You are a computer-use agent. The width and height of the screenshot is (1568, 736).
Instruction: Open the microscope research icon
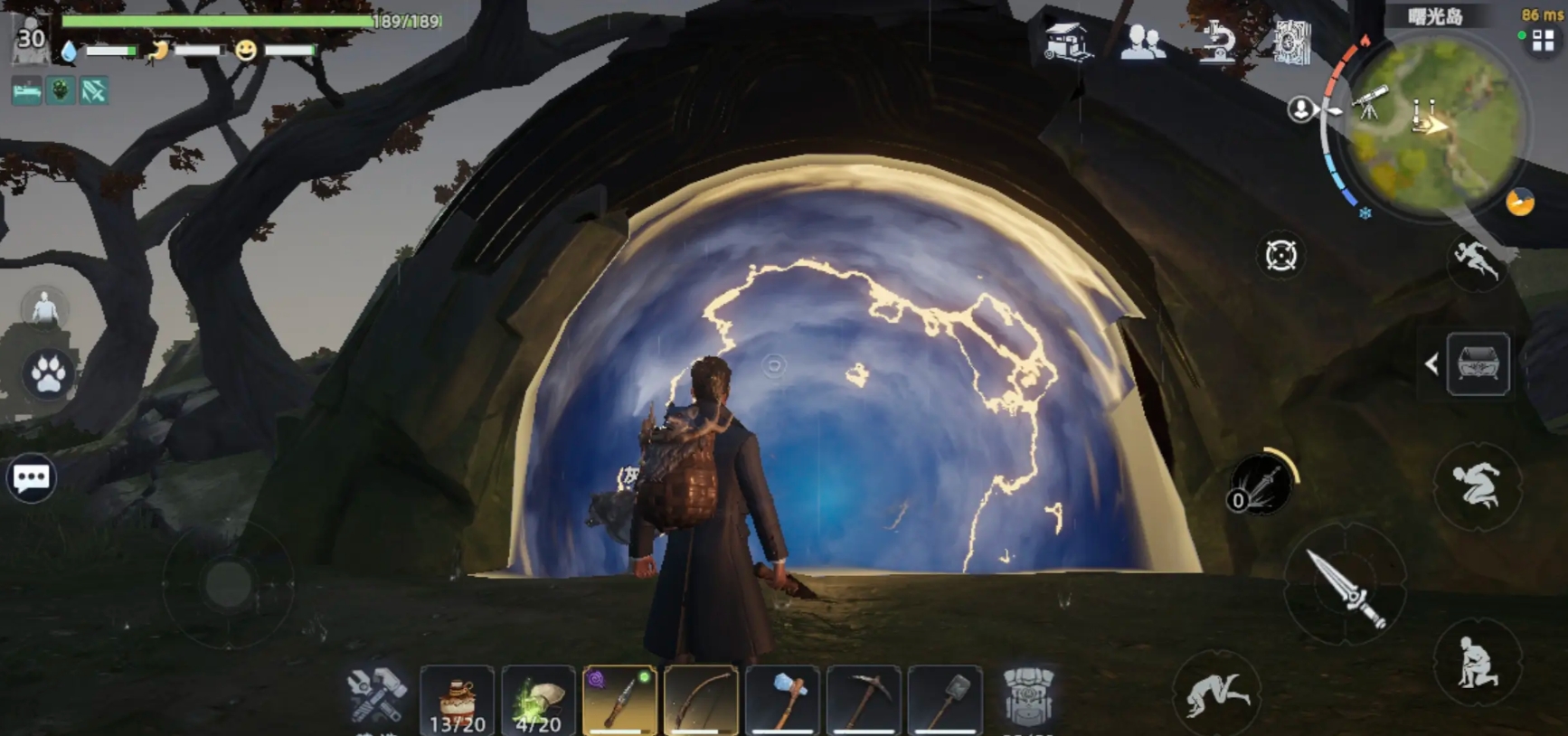tap(1217, 42)
